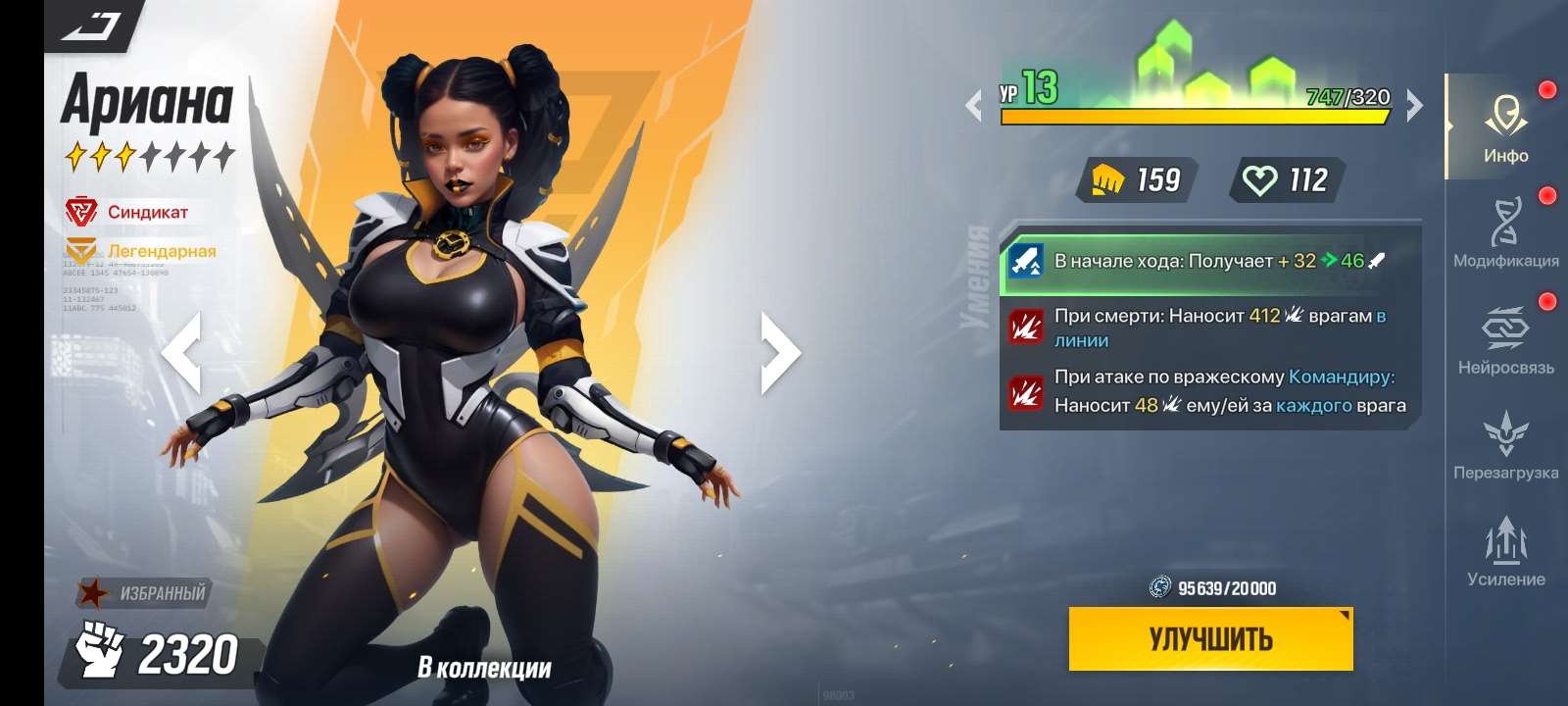Toggle the Избранный favorite star badge
Image resolution: width=1568 pixels, height=706 pixels.
tap(93, 590)
